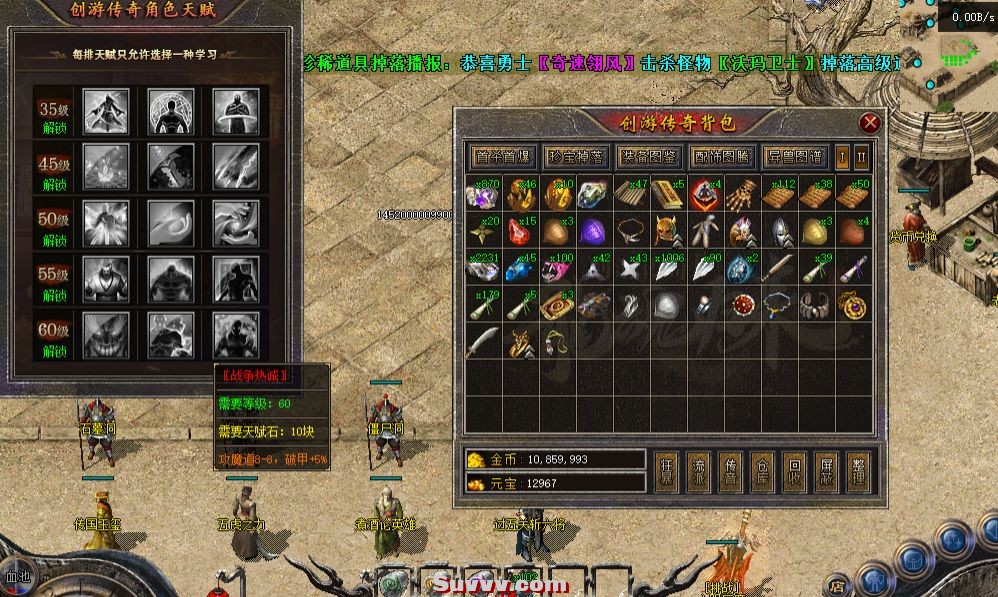Choose the magic circle talent at level 35
This screenshot has width=998, height=597.
(171, 111)
